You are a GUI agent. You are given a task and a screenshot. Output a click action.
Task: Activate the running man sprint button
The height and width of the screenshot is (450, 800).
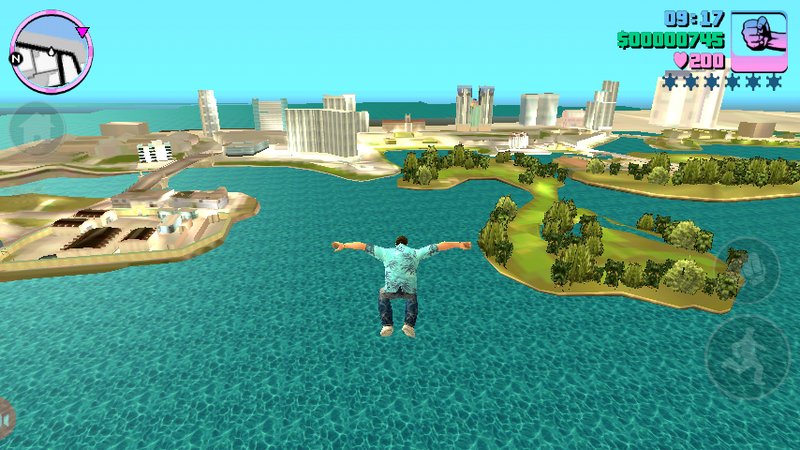[x=748, y=356]
